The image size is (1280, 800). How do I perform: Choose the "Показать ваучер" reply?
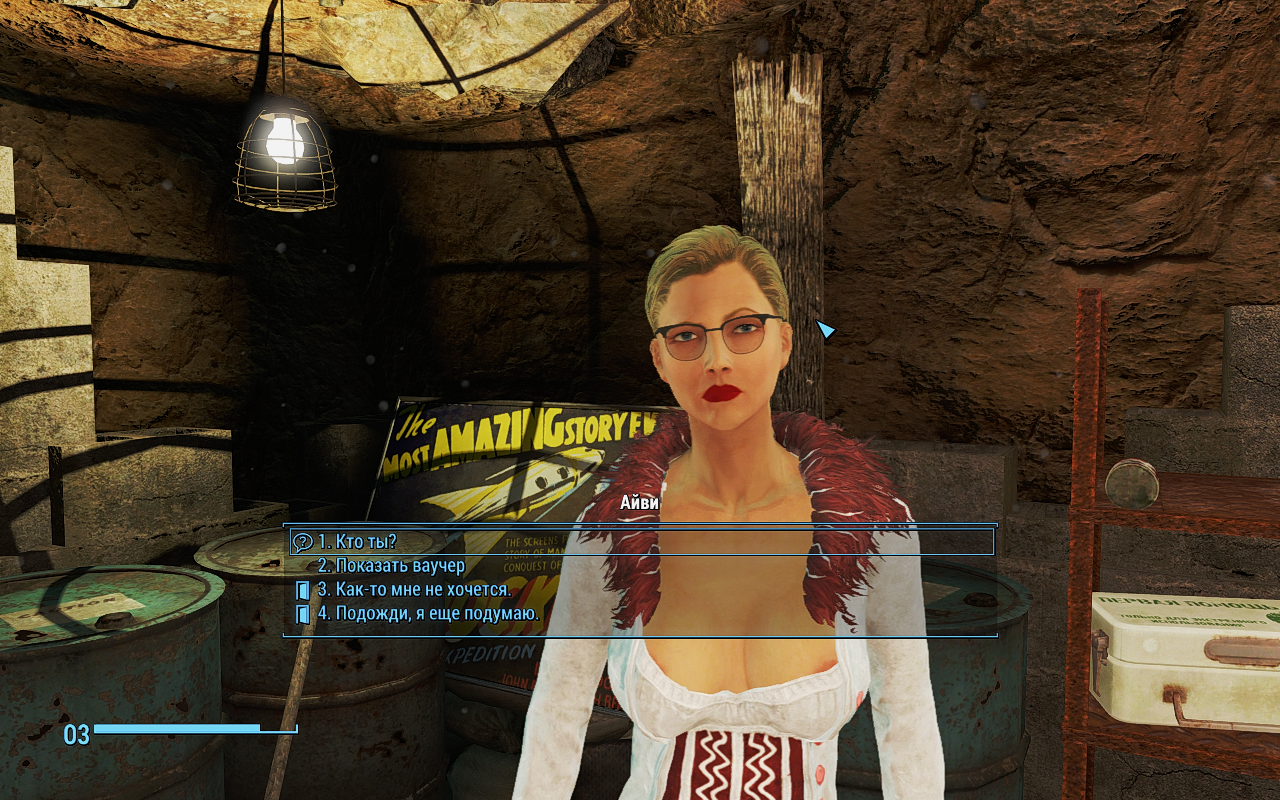[x=391, y=566]
